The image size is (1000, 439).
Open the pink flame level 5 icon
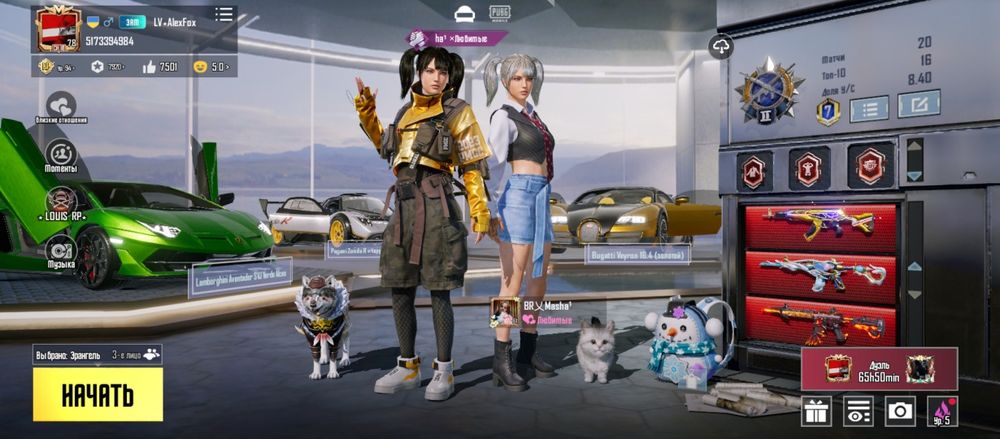(x=942, y=411)
